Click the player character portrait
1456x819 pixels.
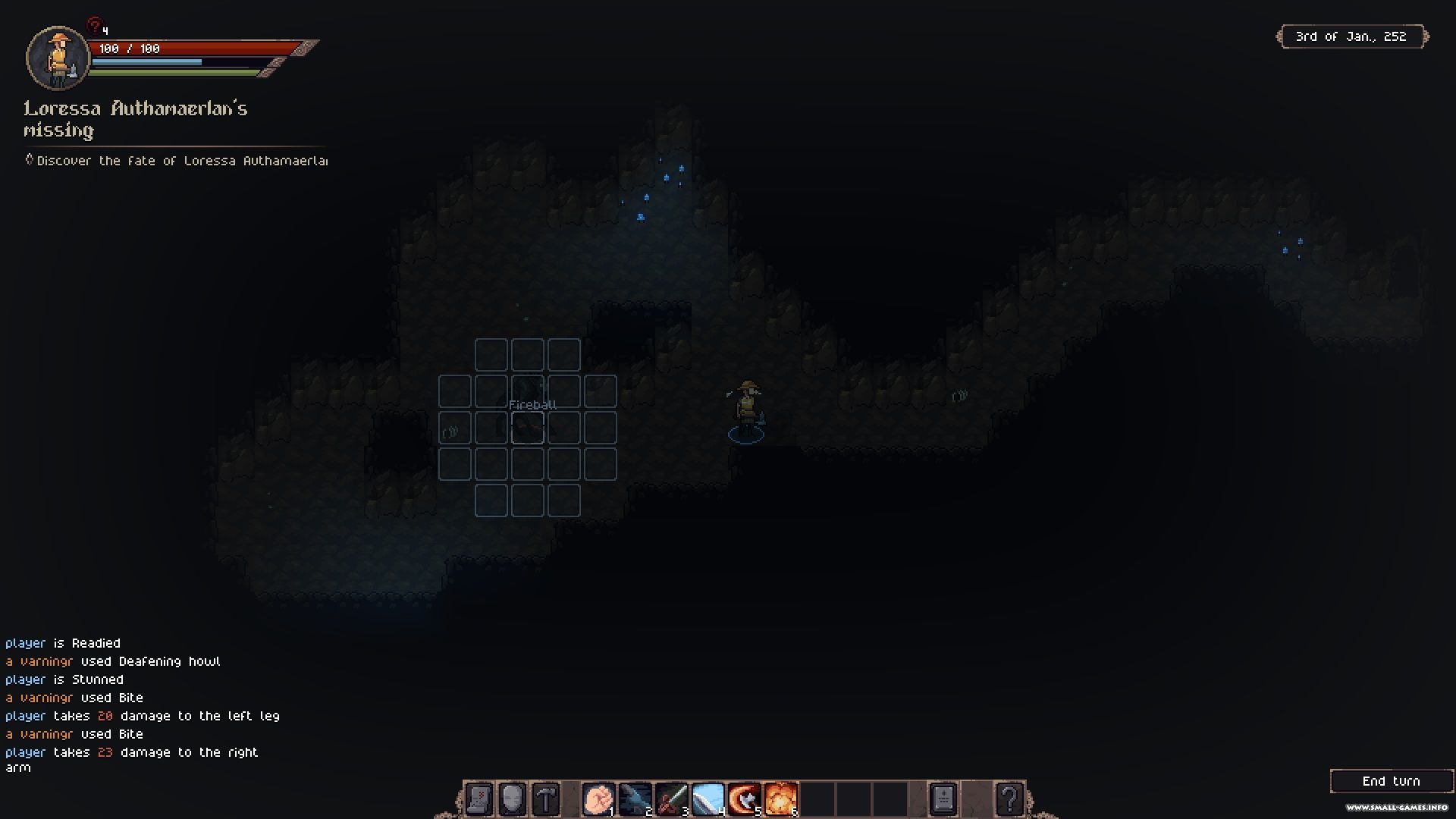pos(58,58)
